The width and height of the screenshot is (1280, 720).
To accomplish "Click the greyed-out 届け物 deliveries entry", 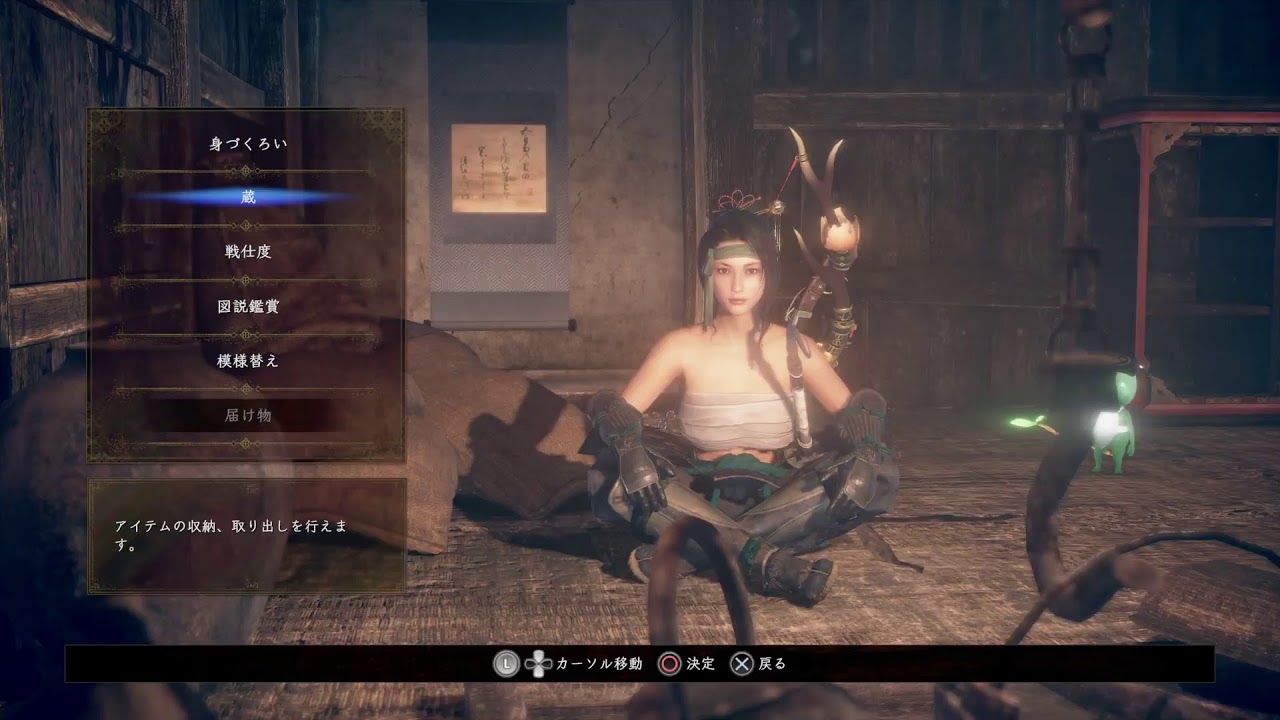I will [x=247, y=415].
